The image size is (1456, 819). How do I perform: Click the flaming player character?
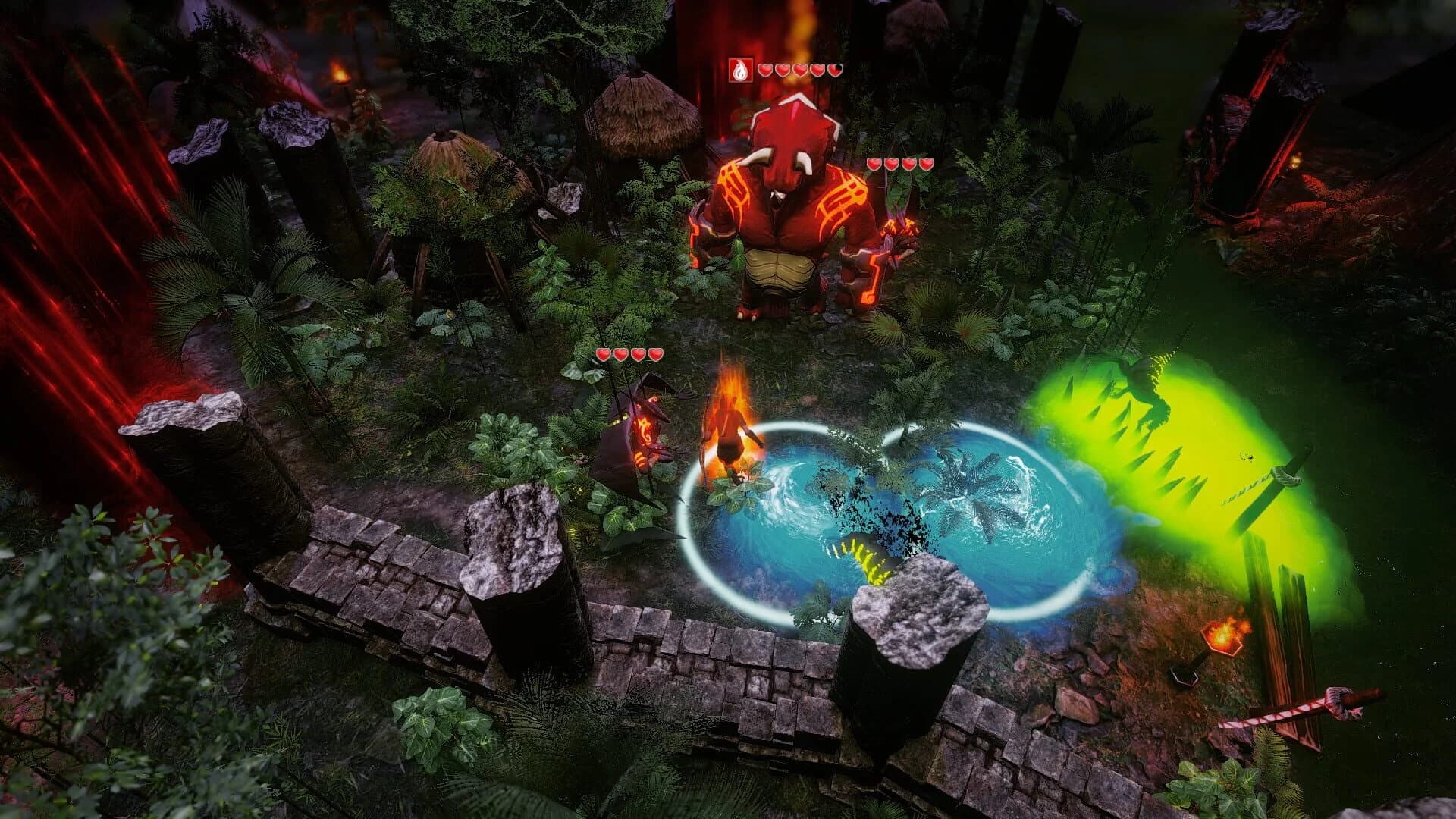[x=728, y=432]
